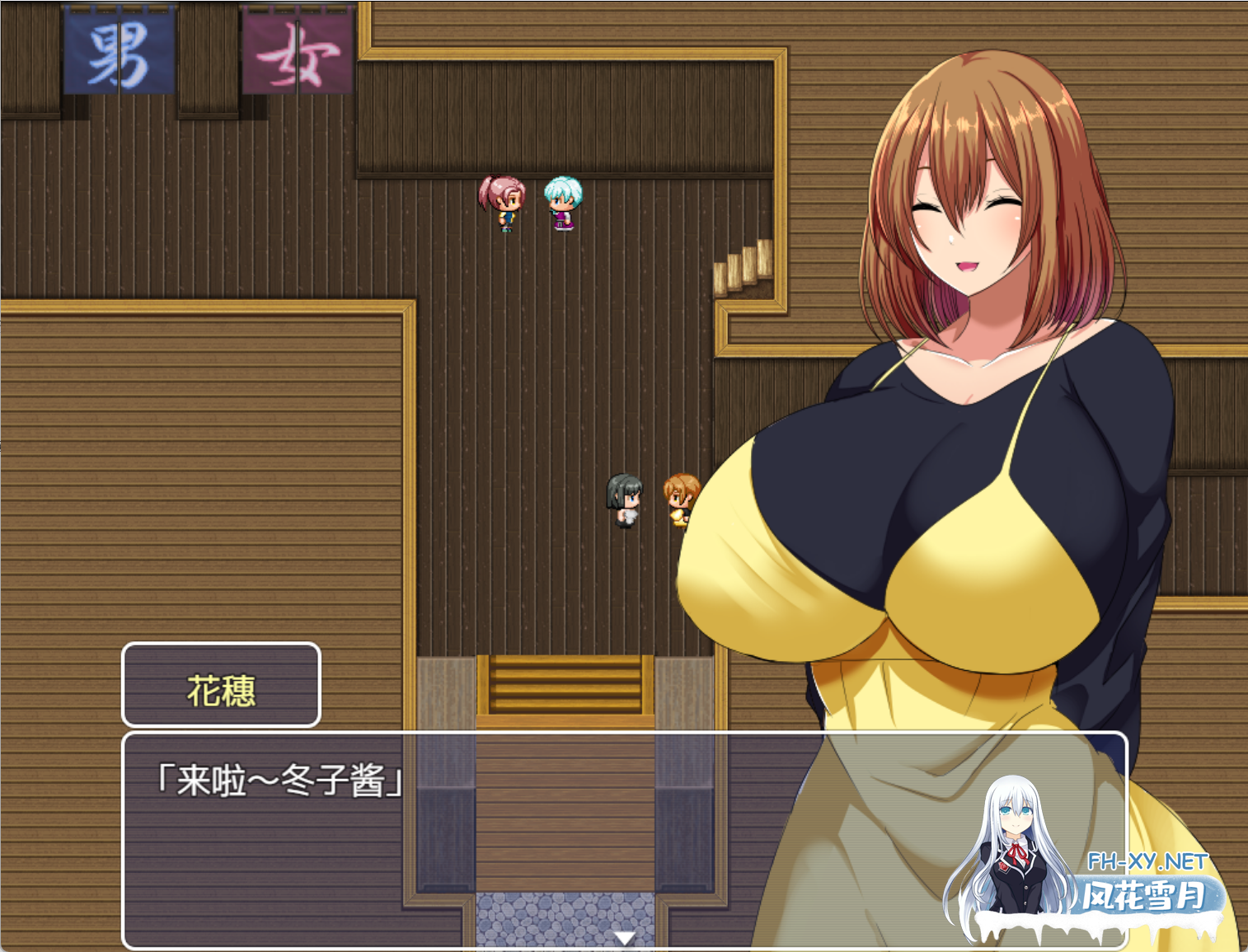Advance dialogue via the white arrow indicator
Image resolution: width=1248 pixels, height=952 pixels.
coord(625,938)
